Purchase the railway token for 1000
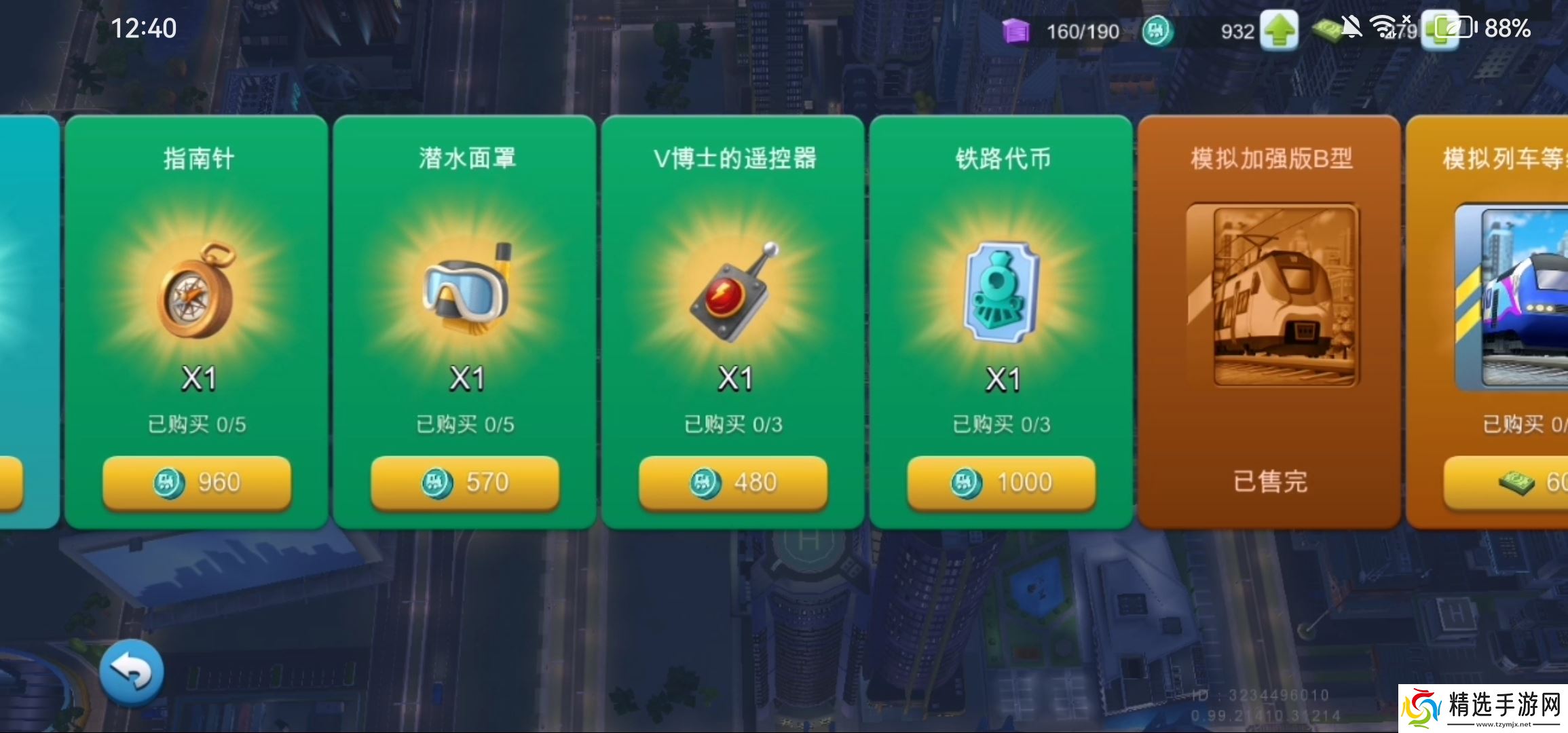 (x=1001, y=483)
